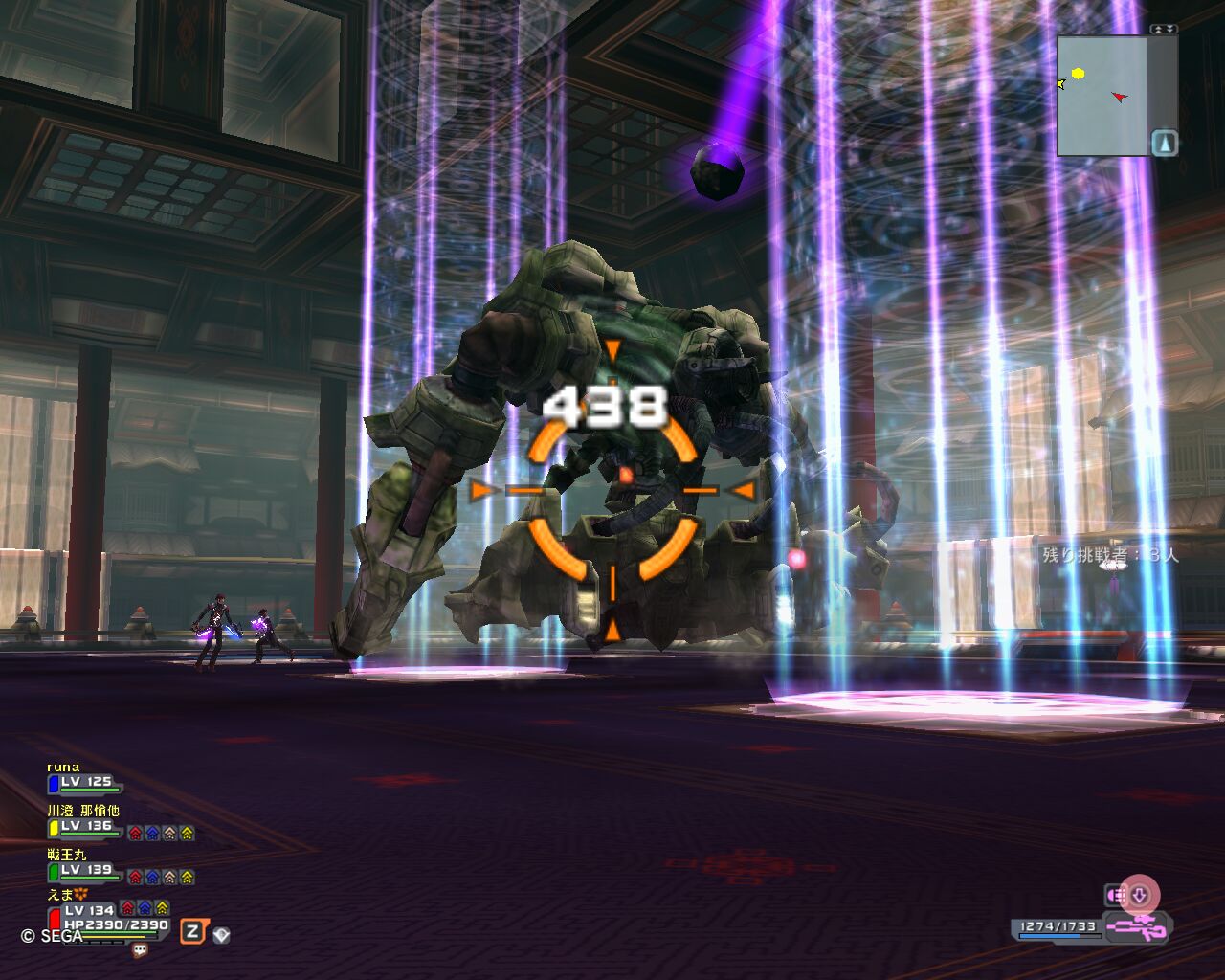Toggle the minimap size arrows button
Viewport: 1225px width, 980px height.
[x=1164, y=30]
